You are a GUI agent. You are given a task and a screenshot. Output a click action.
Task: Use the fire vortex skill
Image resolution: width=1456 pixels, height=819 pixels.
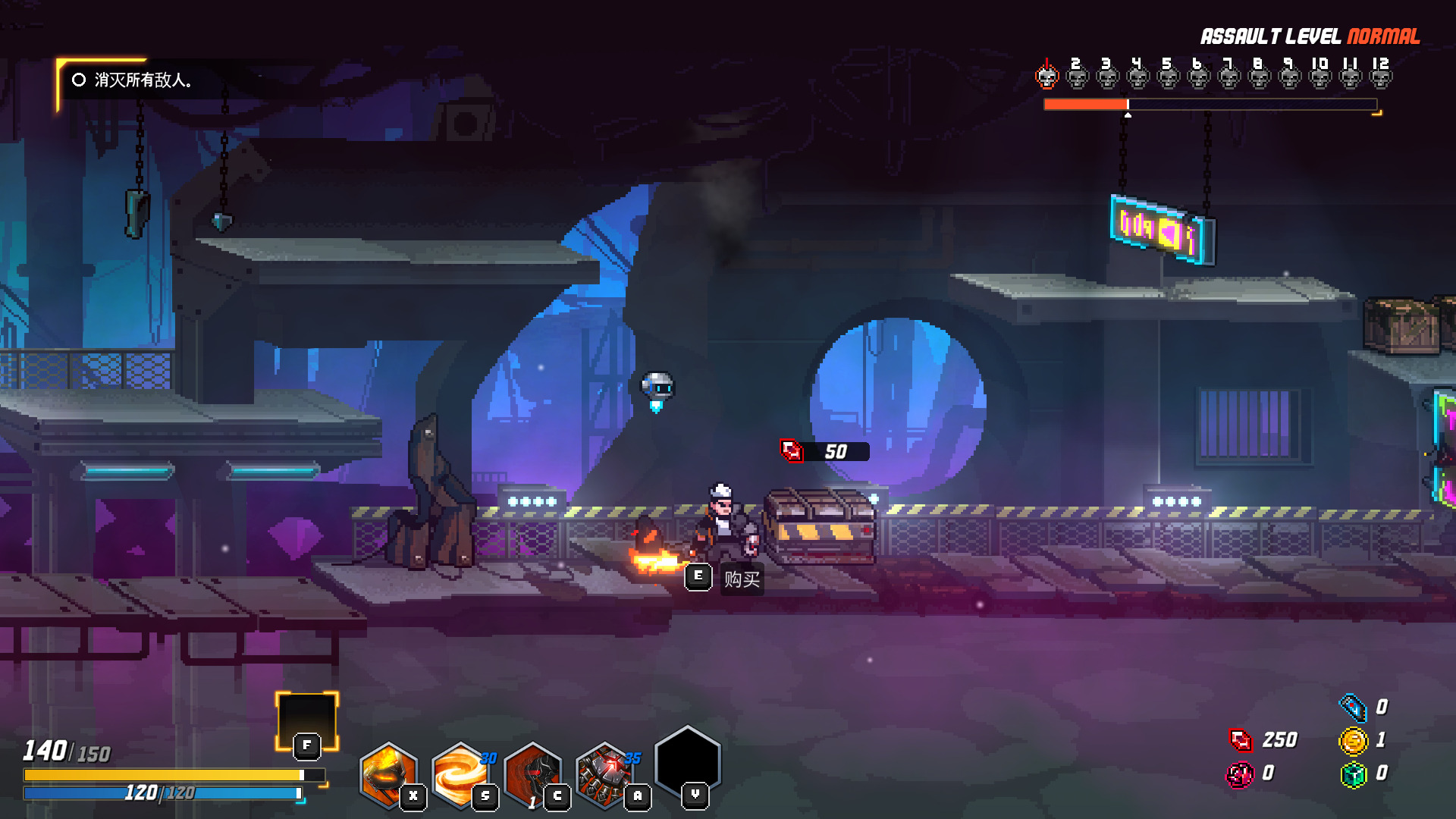point(460,773)
